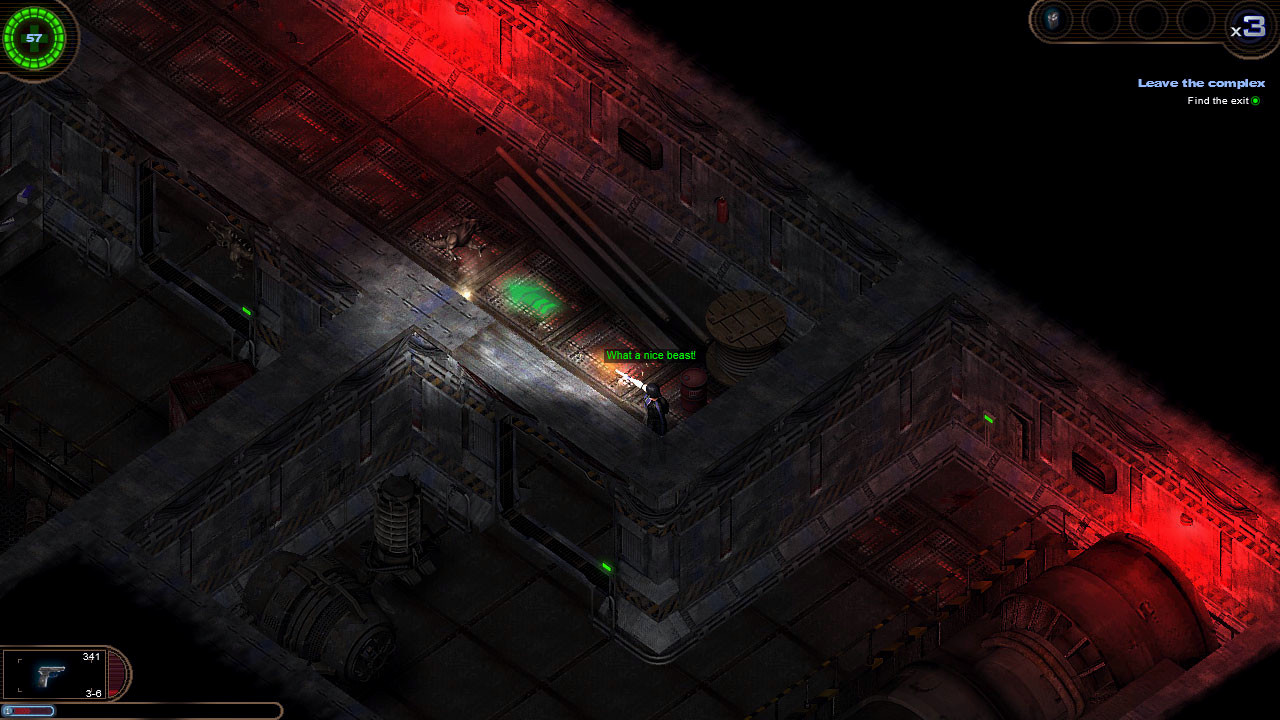
Task: Click the green health indicator circle
Action: pyautogui.click(x=34, y=38)
